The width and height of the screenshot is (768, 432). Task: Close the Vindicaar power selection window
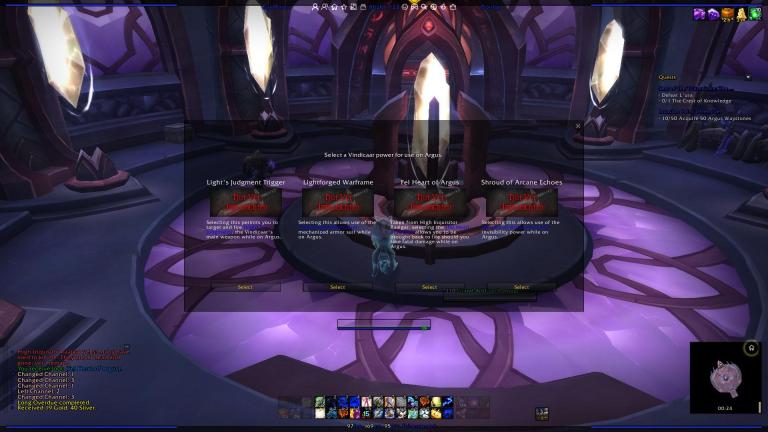point(577,126)
